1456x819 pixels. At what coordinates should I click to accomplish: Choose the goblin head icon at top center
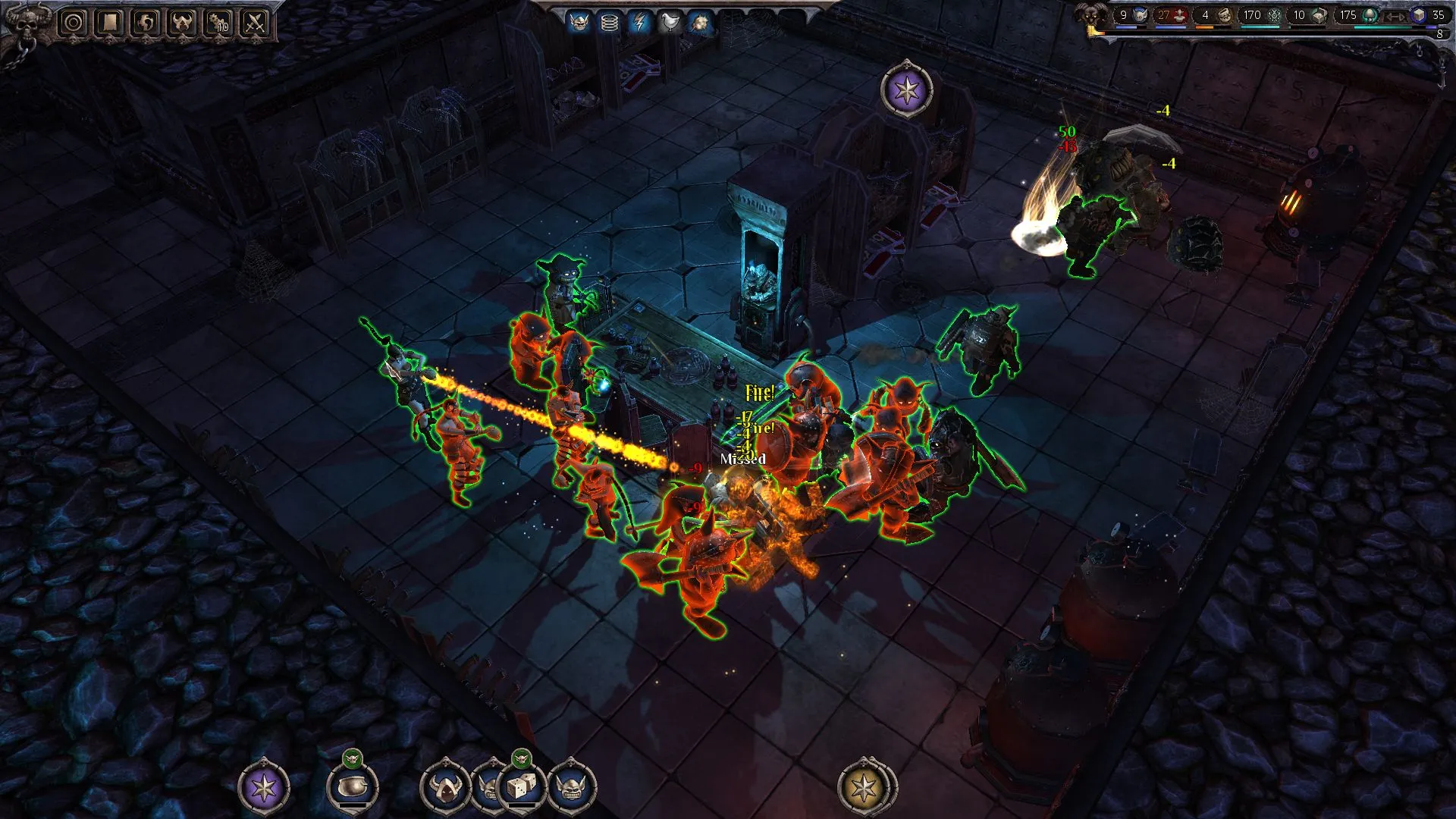tap(579, 23)
